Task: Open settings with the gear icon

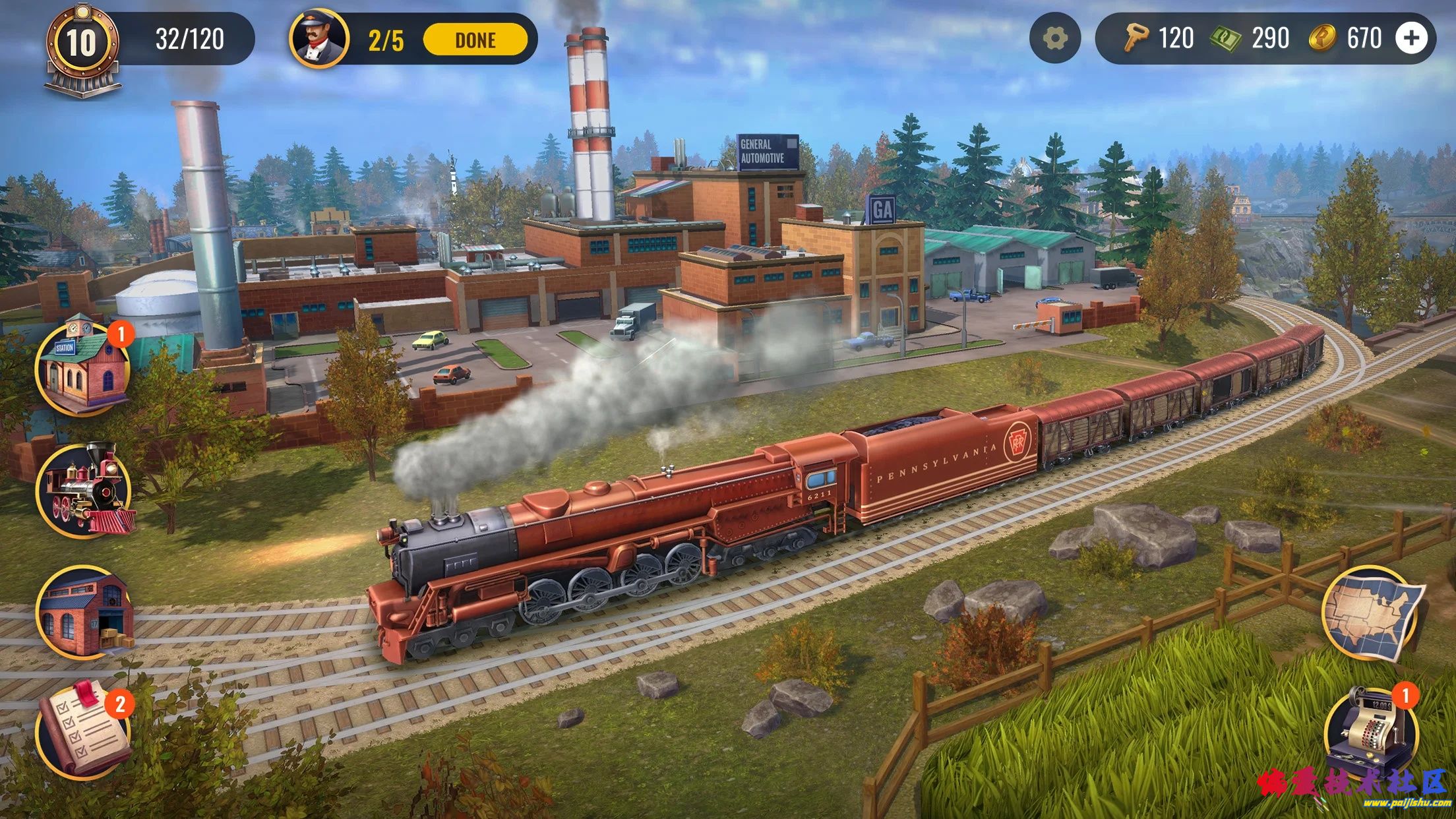Action: pyautogui.click(x=1054, y=39)
